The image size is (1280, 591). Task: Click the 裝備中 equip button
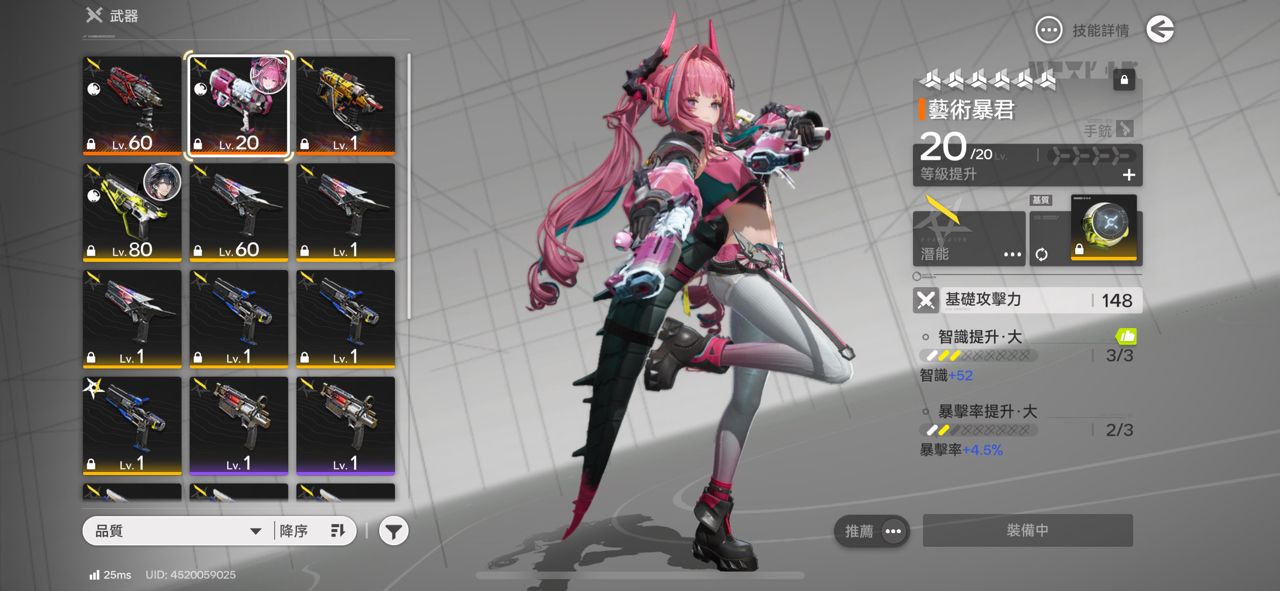click(x=1027, y=531)
